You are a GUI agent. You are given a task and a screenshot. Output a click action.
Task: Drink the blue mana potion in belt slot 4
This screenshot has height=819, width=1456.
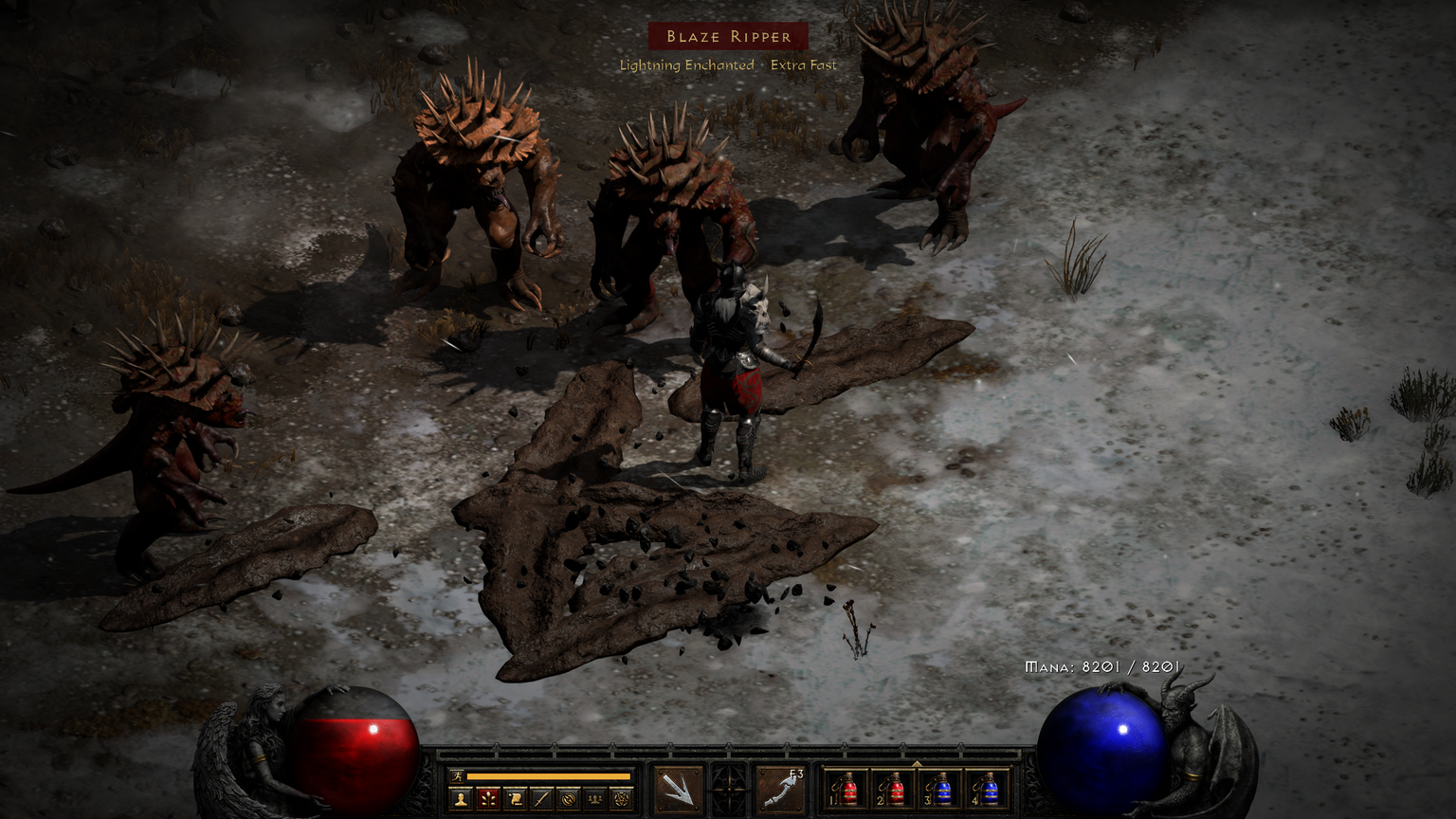coord(988,790)
